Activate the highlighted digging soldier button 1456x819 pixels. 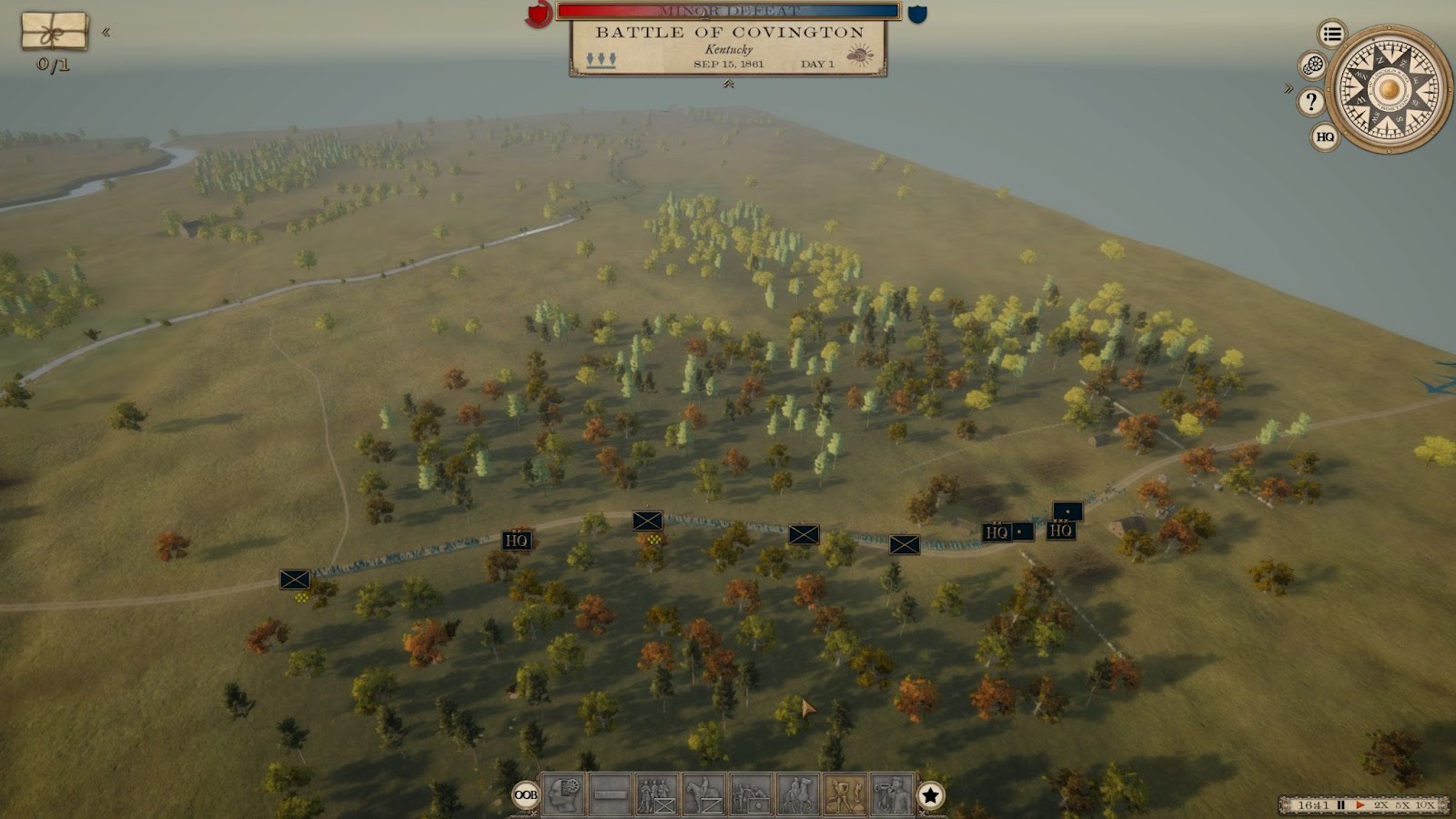point(844,794)
